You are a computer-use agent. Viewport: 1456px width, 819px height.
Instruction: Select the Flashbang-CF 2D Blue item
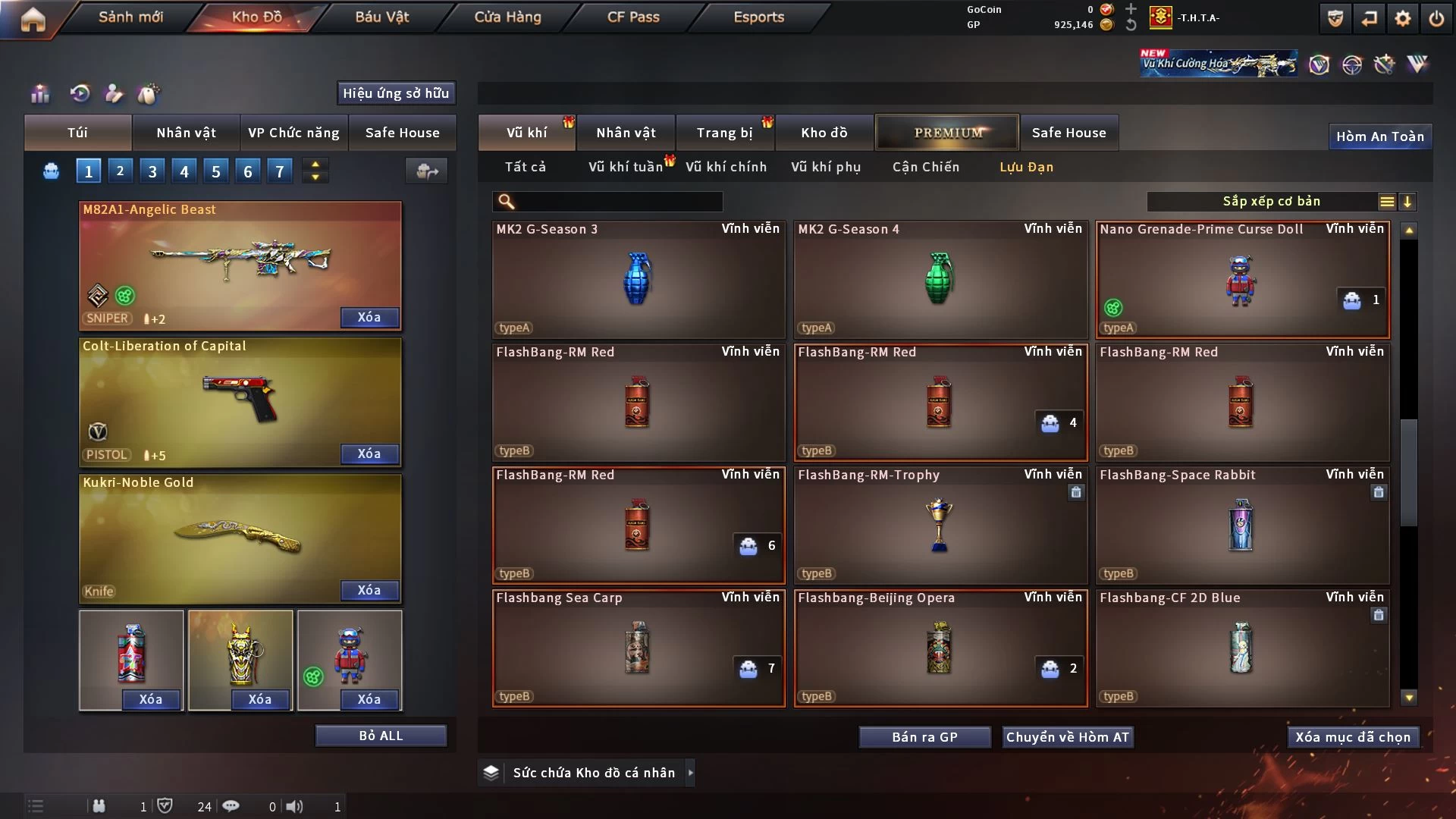coord(1241,648)
